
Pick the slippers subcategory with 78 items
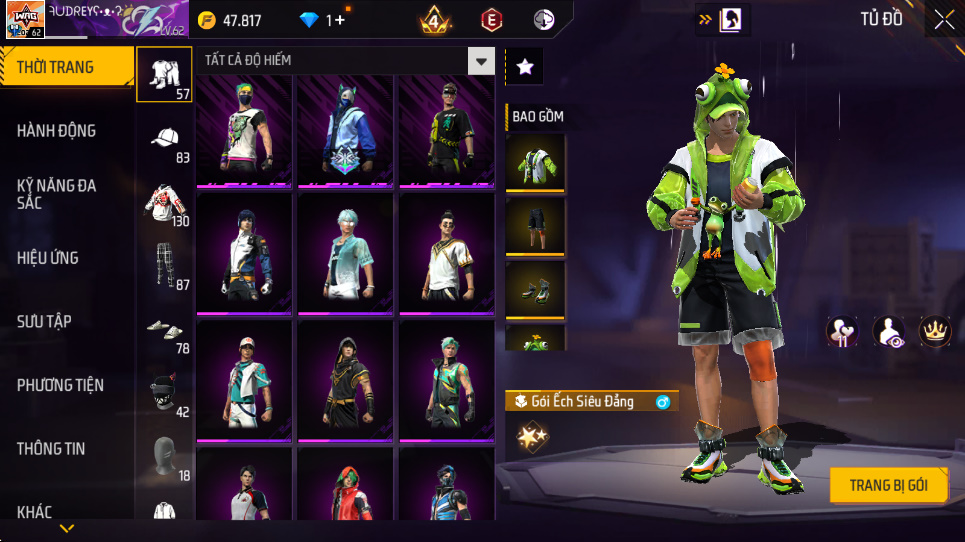tap(165, 329)
